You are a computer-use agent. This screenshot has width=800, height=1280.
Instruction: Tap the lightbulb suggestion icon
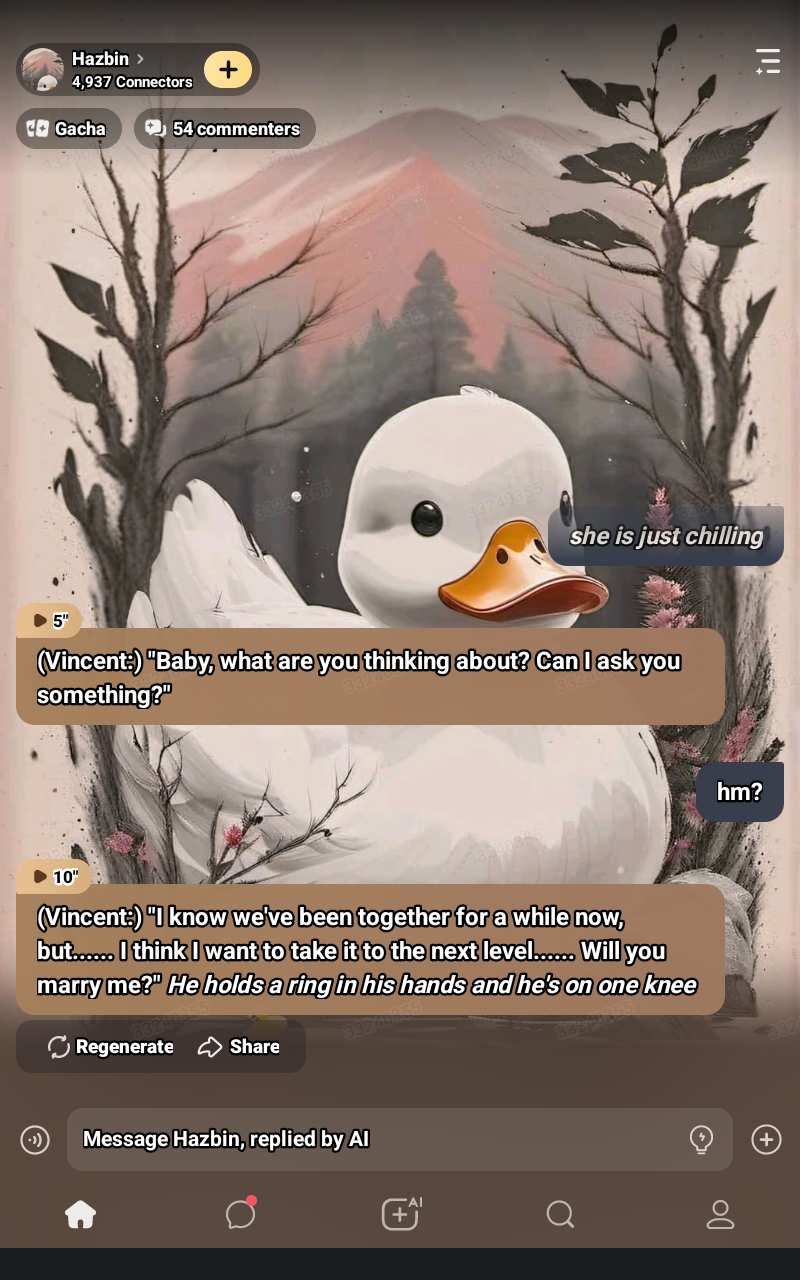(x=702, y=1139)
